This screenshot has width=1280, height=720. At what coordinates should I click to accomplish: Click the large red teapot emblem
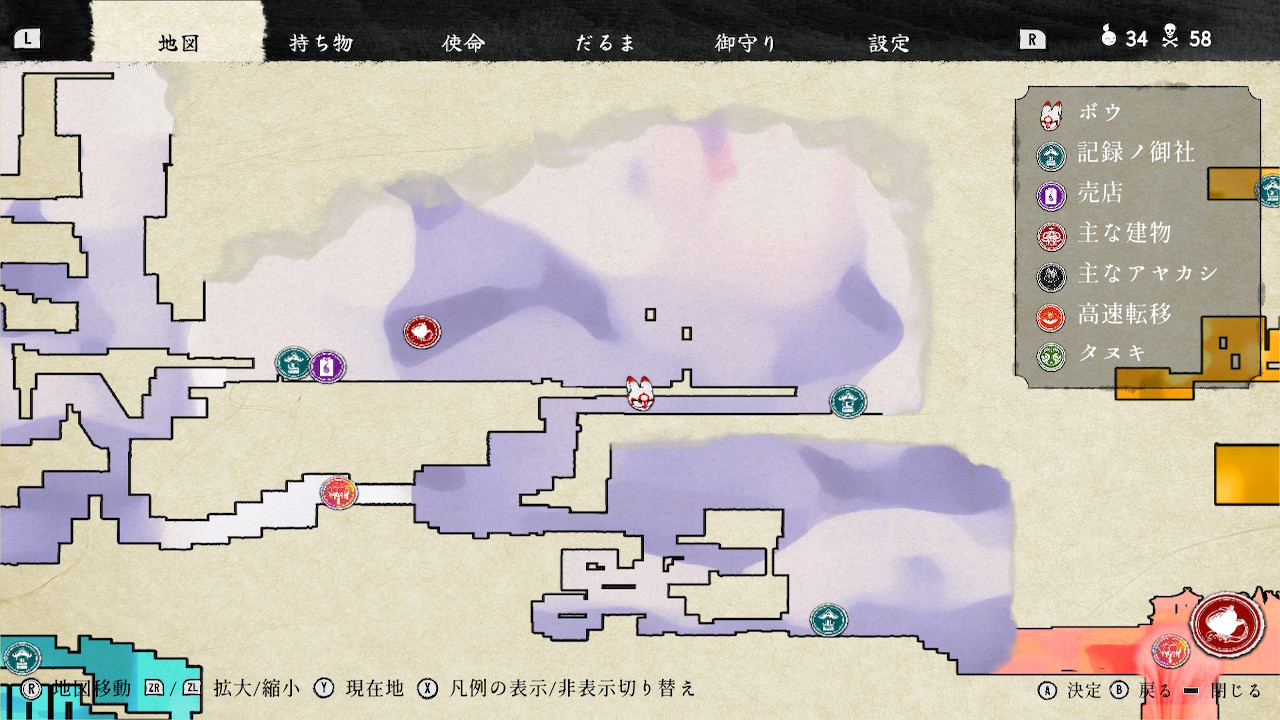pos(1227,625)
